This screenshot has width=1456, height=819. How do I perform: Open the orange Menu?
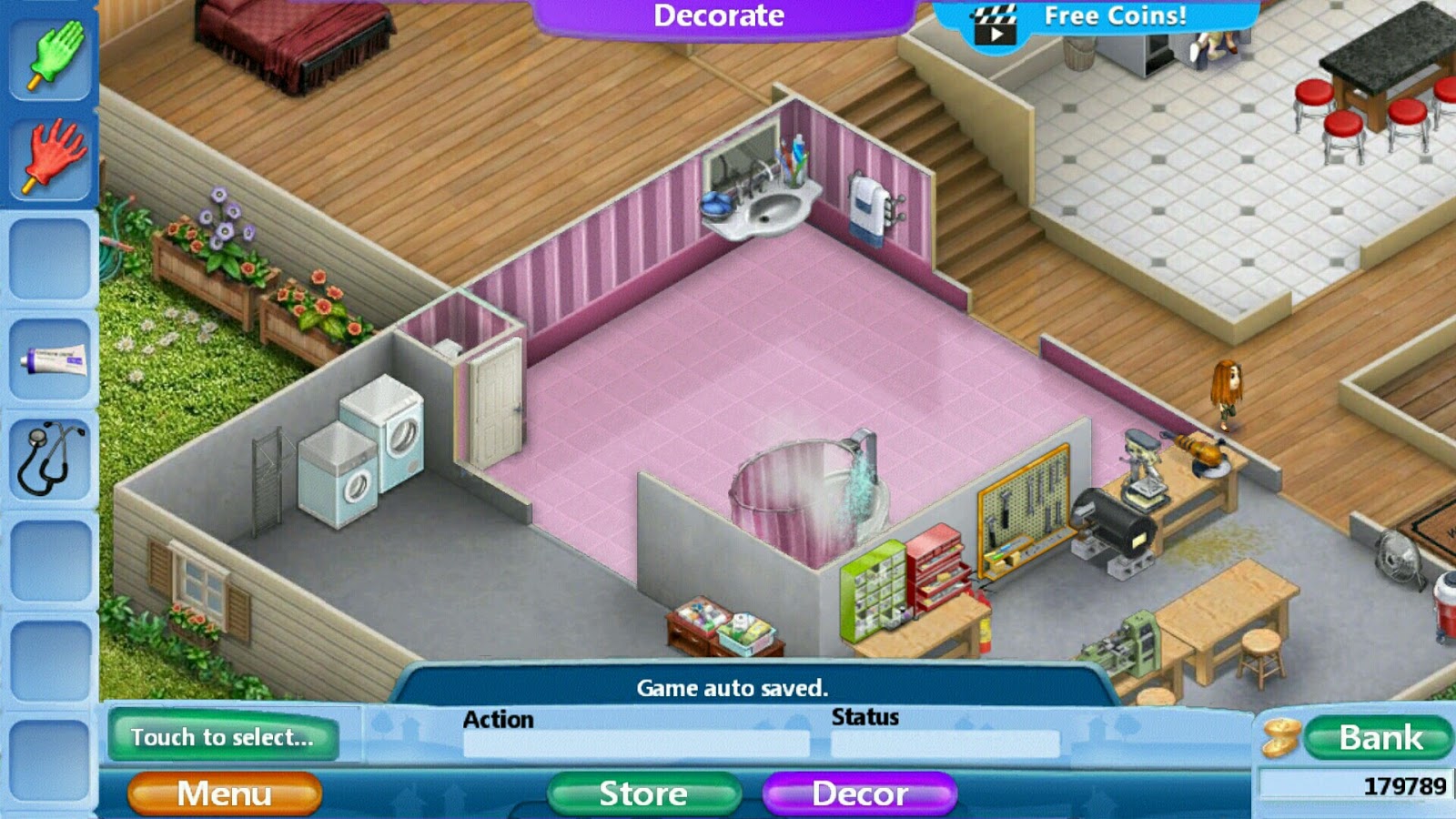pyautogui.click(x=225, y=792)
